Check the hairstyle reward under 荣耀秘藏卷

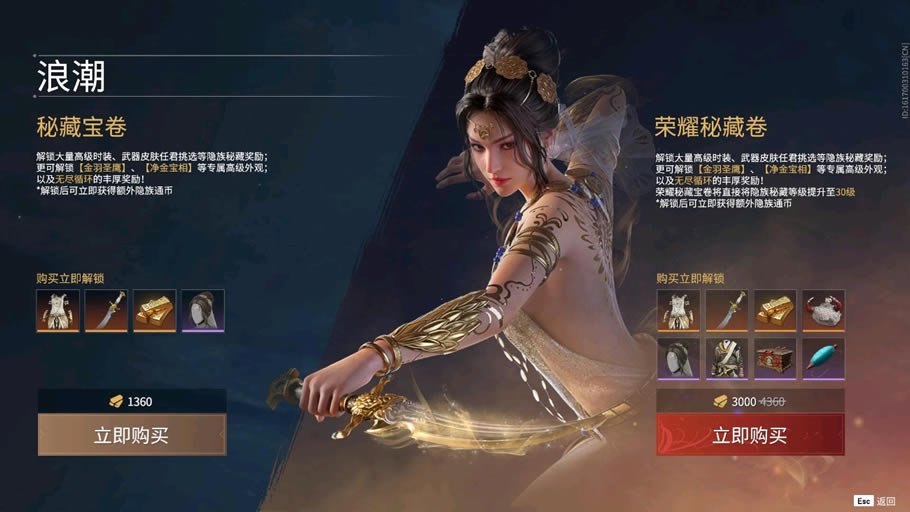point(678,359)
